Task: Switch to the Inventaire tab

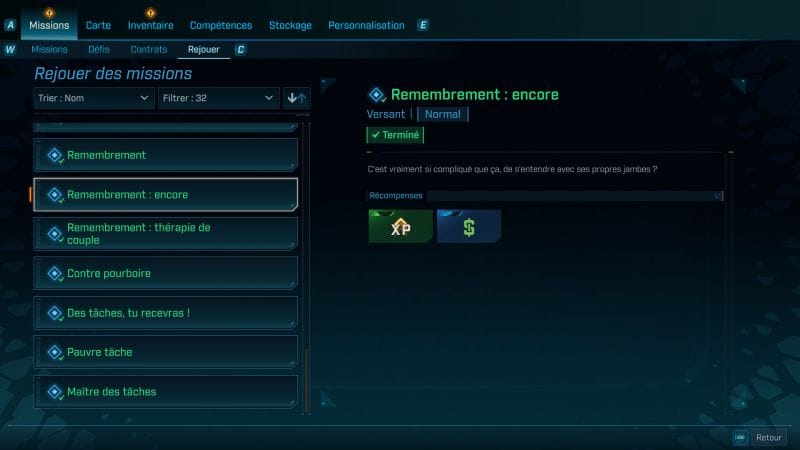Action: pyautogui.click(x=150, y=25)
